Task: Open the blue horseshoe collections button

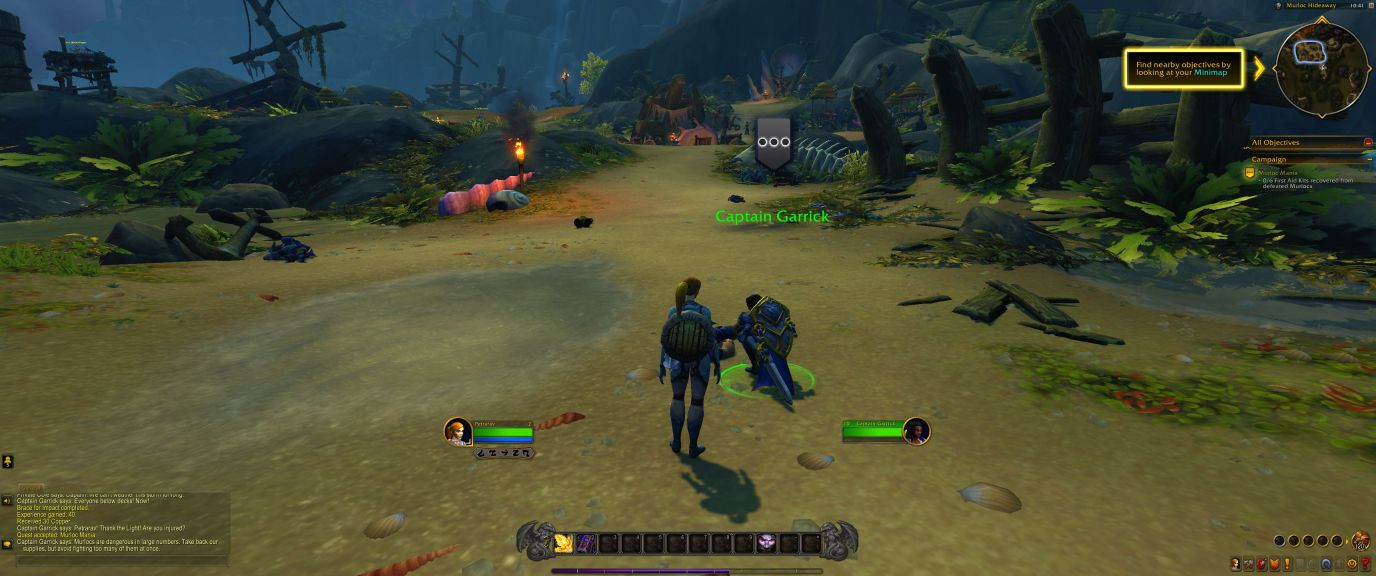Action: tap(1326, 565)
